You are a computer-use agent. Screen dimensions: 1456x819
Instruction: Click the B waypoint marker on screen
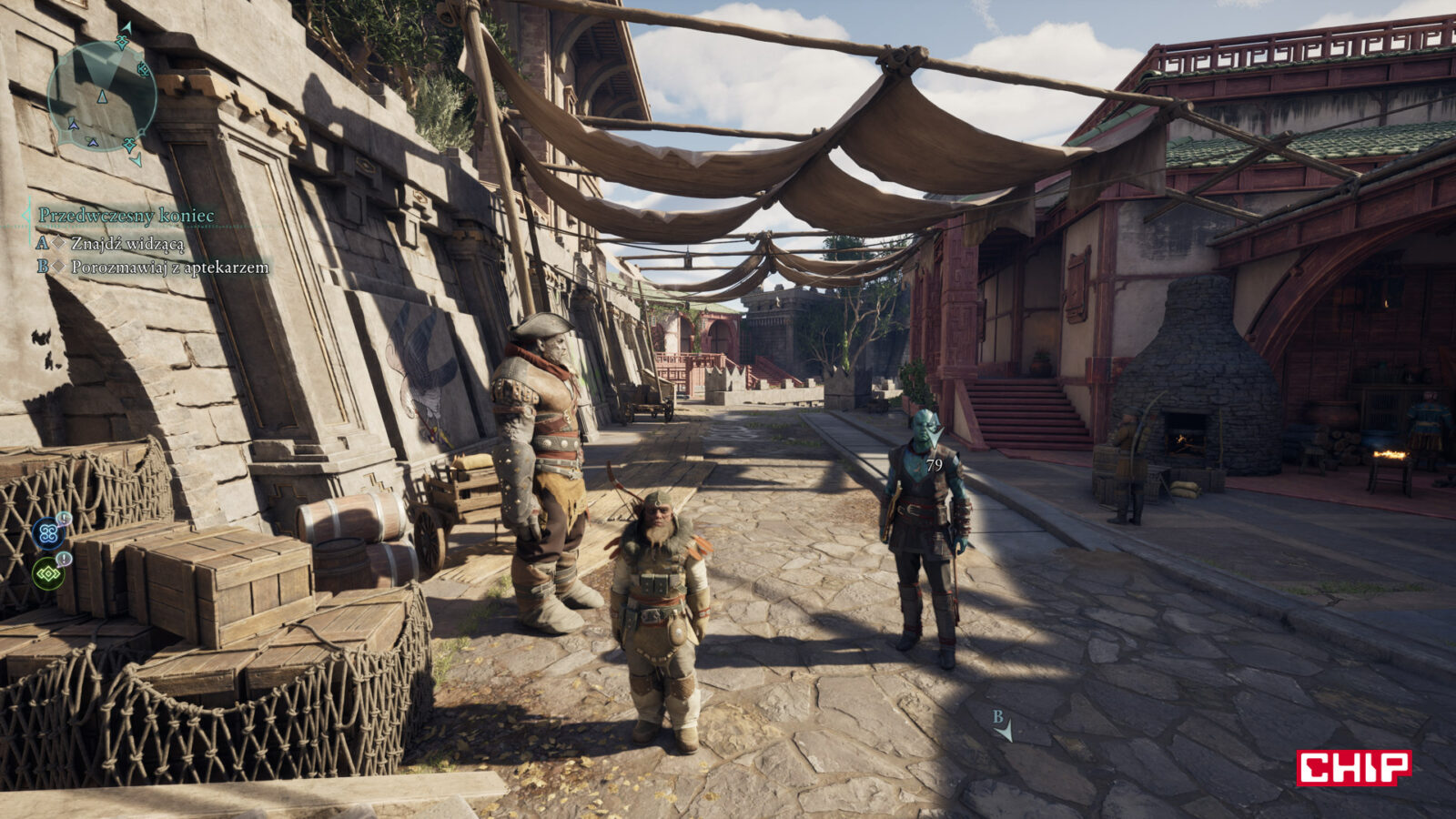tap(1002, 726)
